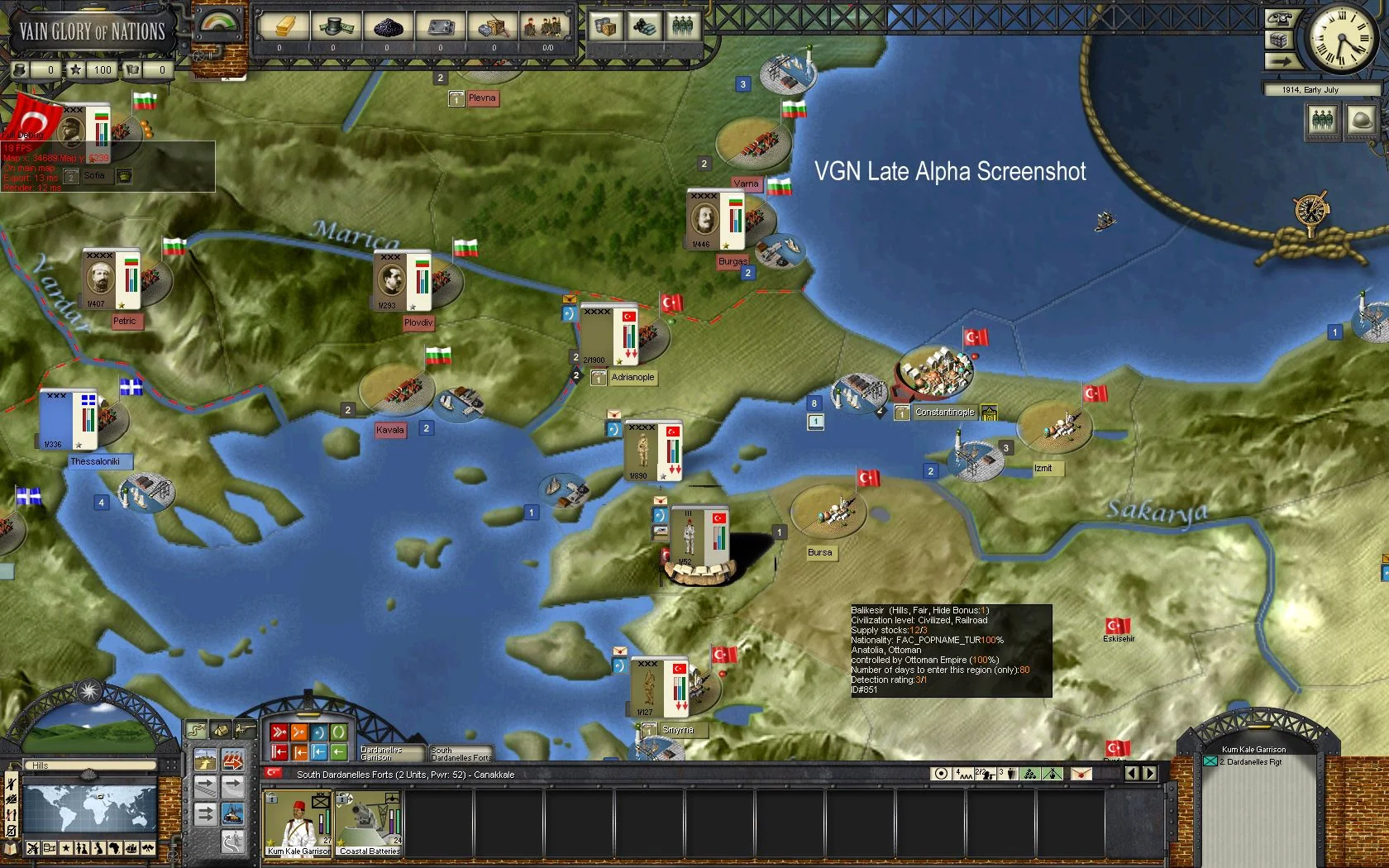Click the red envelope message icon on bottom bar
This screenshot has width=1389, height=868.
click(x=1081, y=774)
